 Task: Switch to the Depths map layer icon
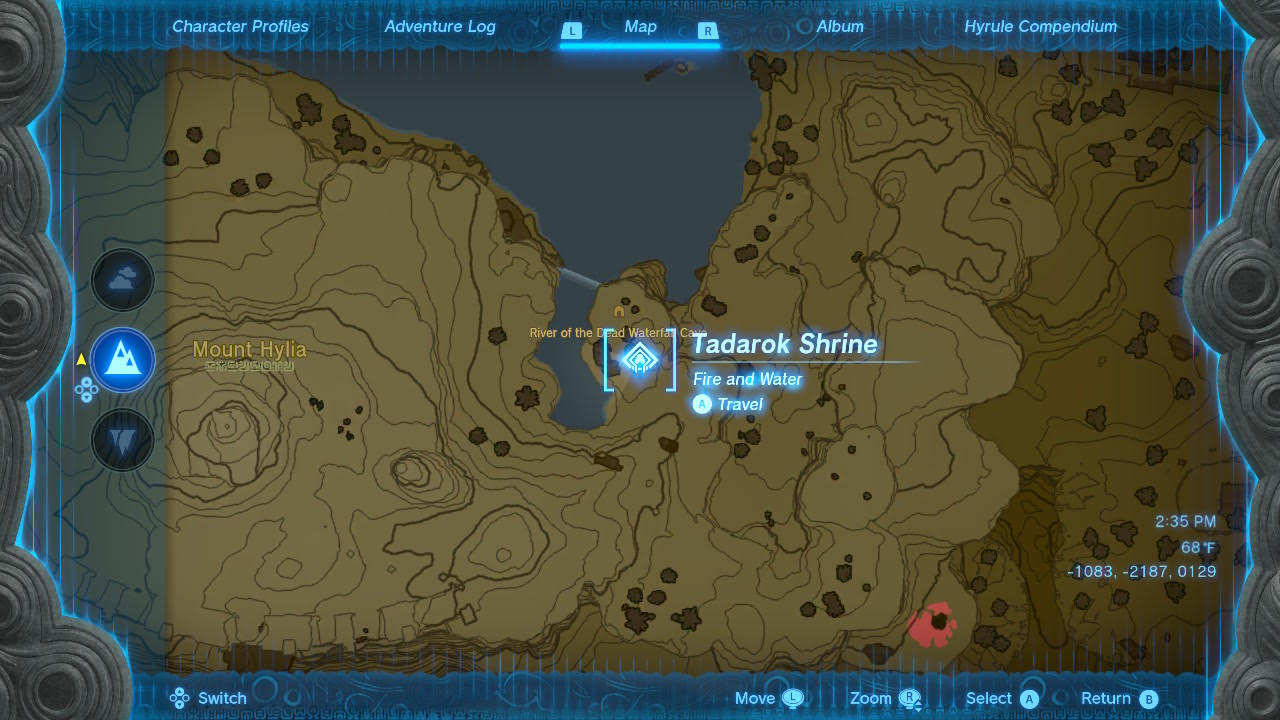tap(122, 441)
